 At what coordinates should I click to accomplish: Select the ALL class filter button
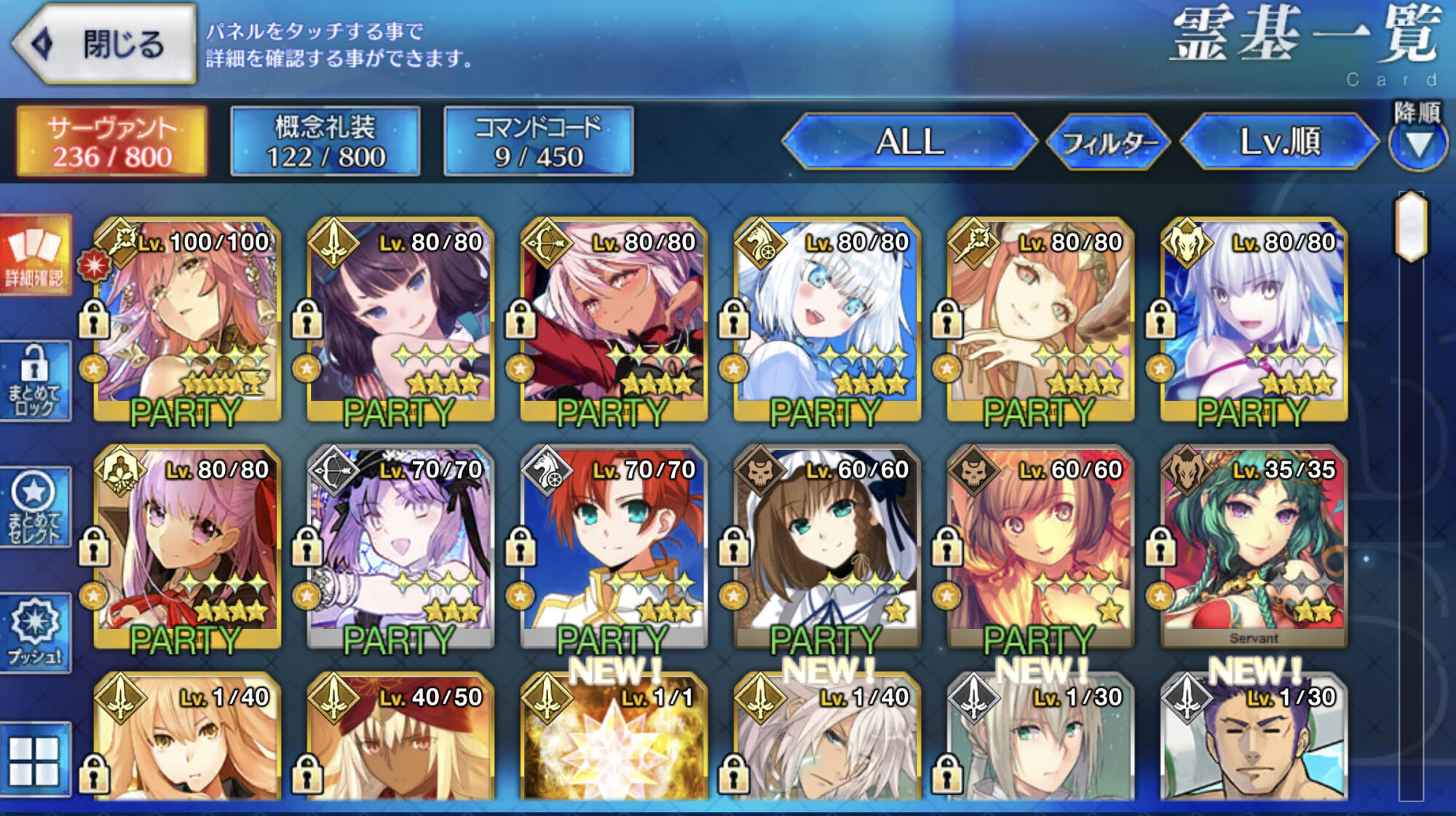click(x=909, y=141)
